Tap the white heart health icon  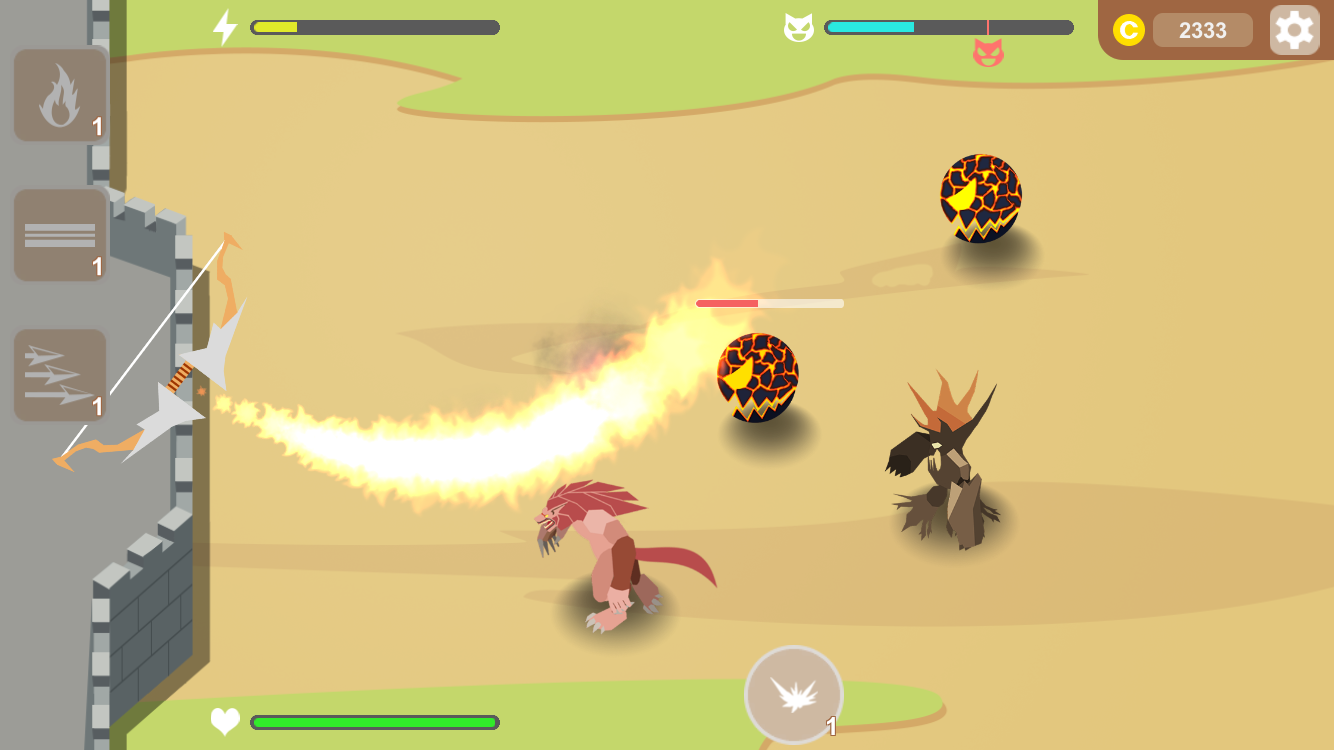(225, 720)
